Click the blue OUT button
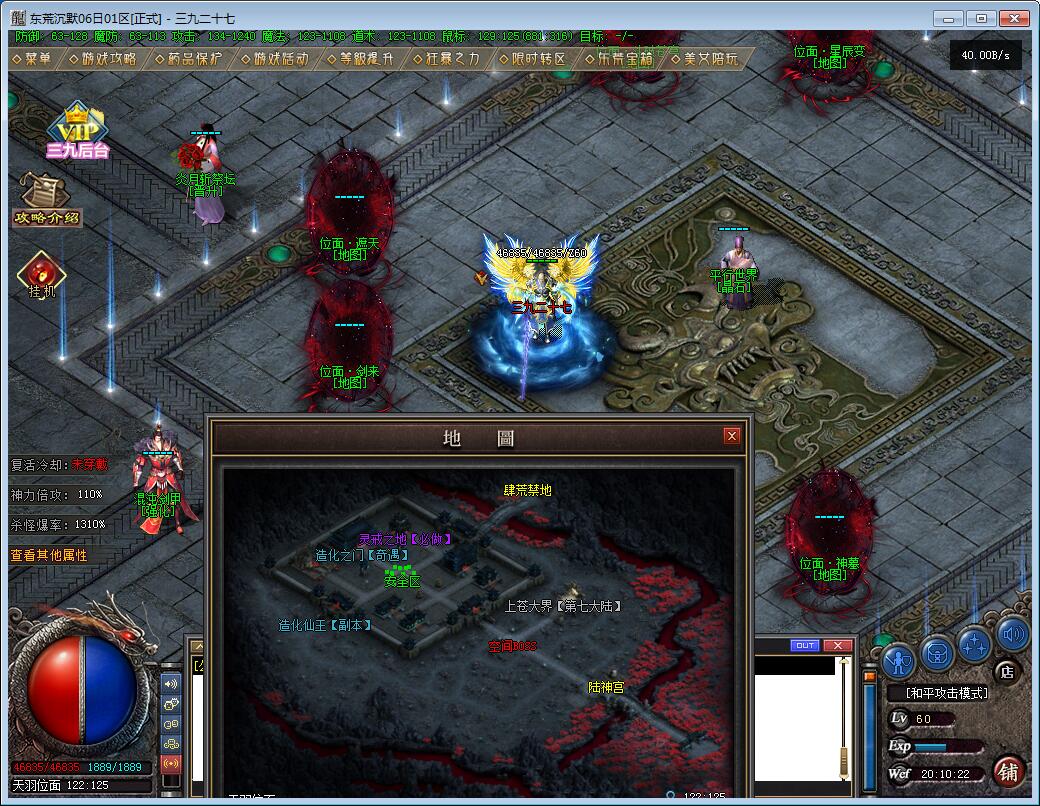Screen dimensions: 1040x806 tap(805, 646)
